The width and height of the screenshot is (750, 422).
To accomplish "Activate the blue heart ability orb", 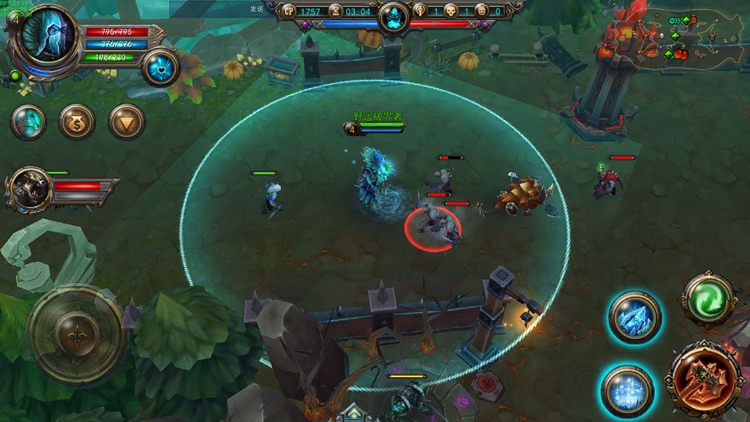I will coord(160,67).
